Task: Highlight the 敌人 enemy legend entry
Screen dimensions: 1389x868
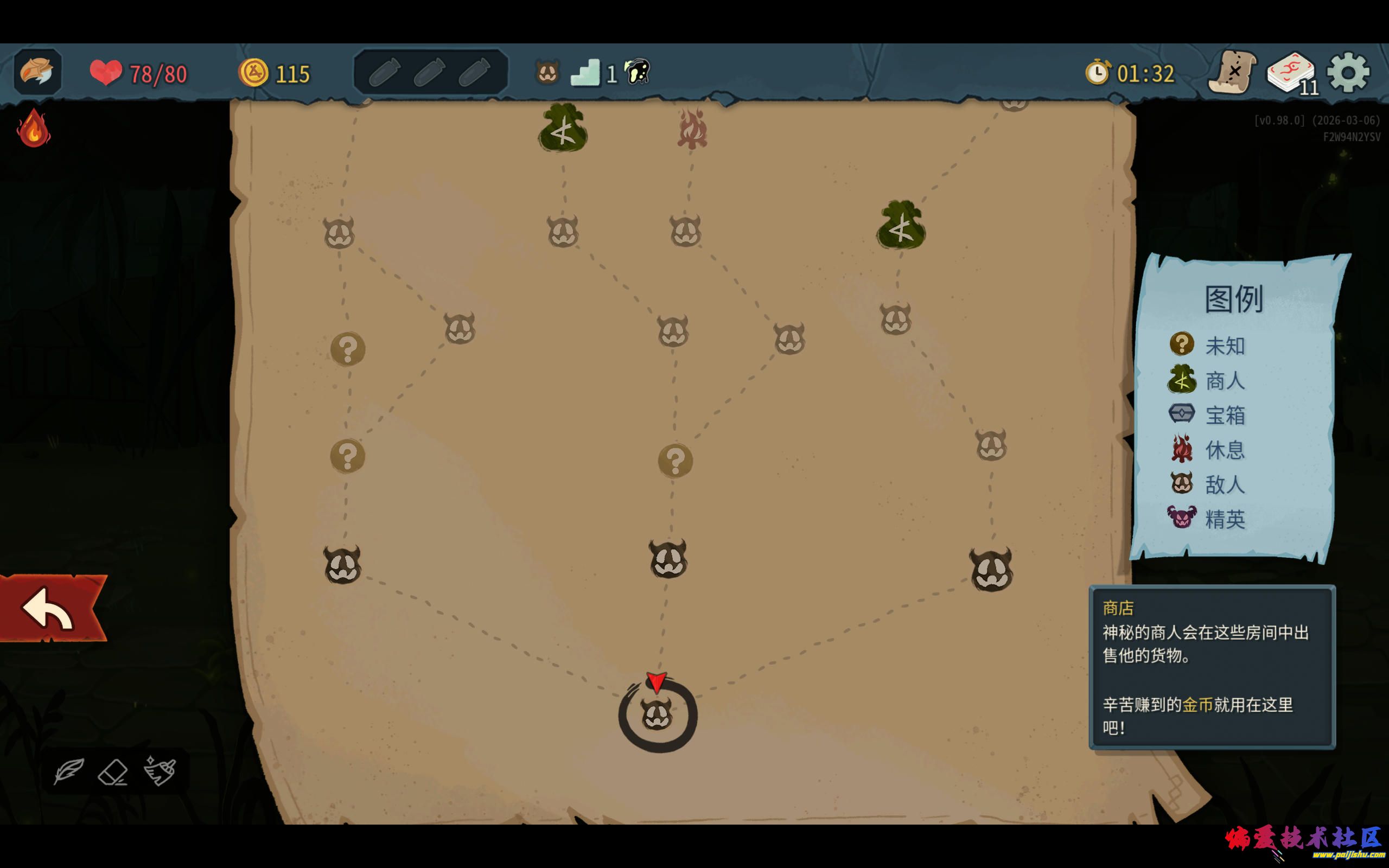Action: coord(1208,484)
